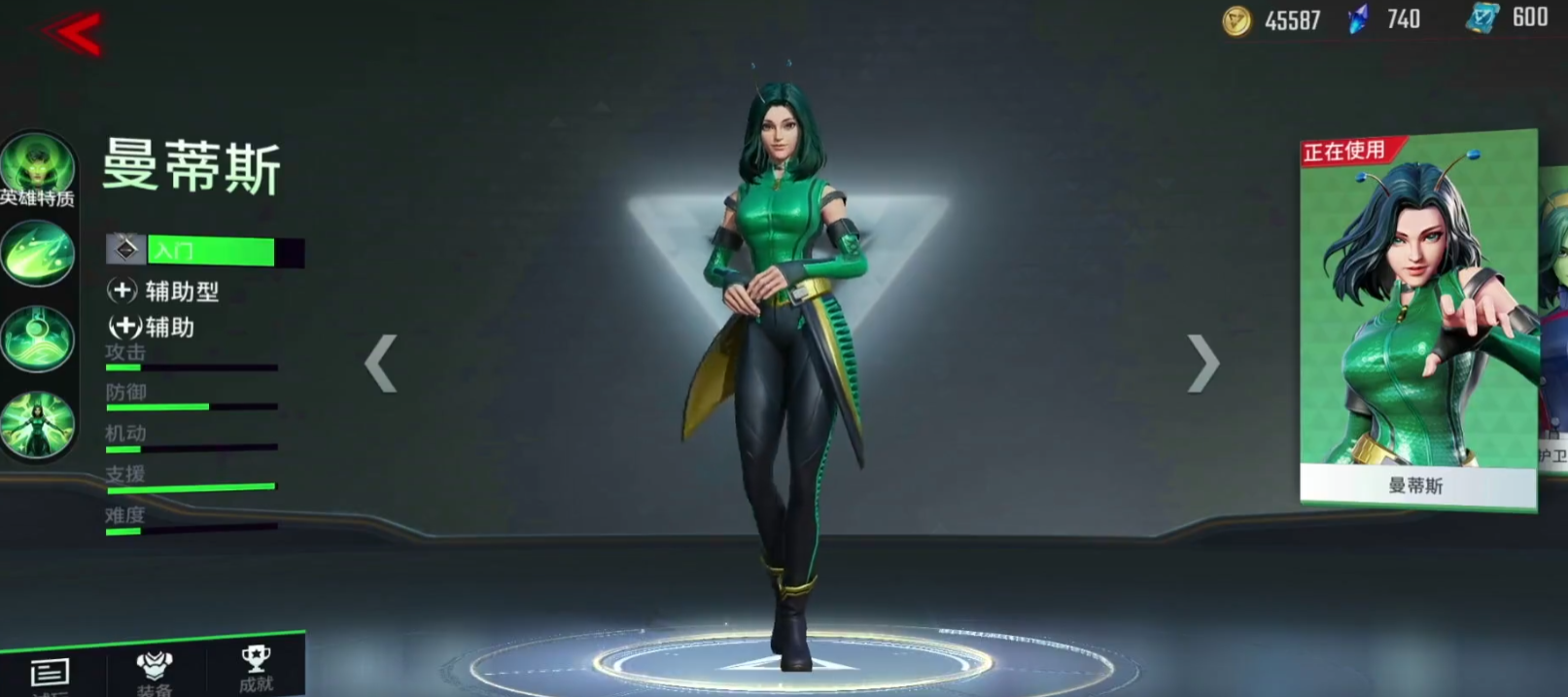
Task: Go to previous hero with left arrow
Action: (380, 363)
